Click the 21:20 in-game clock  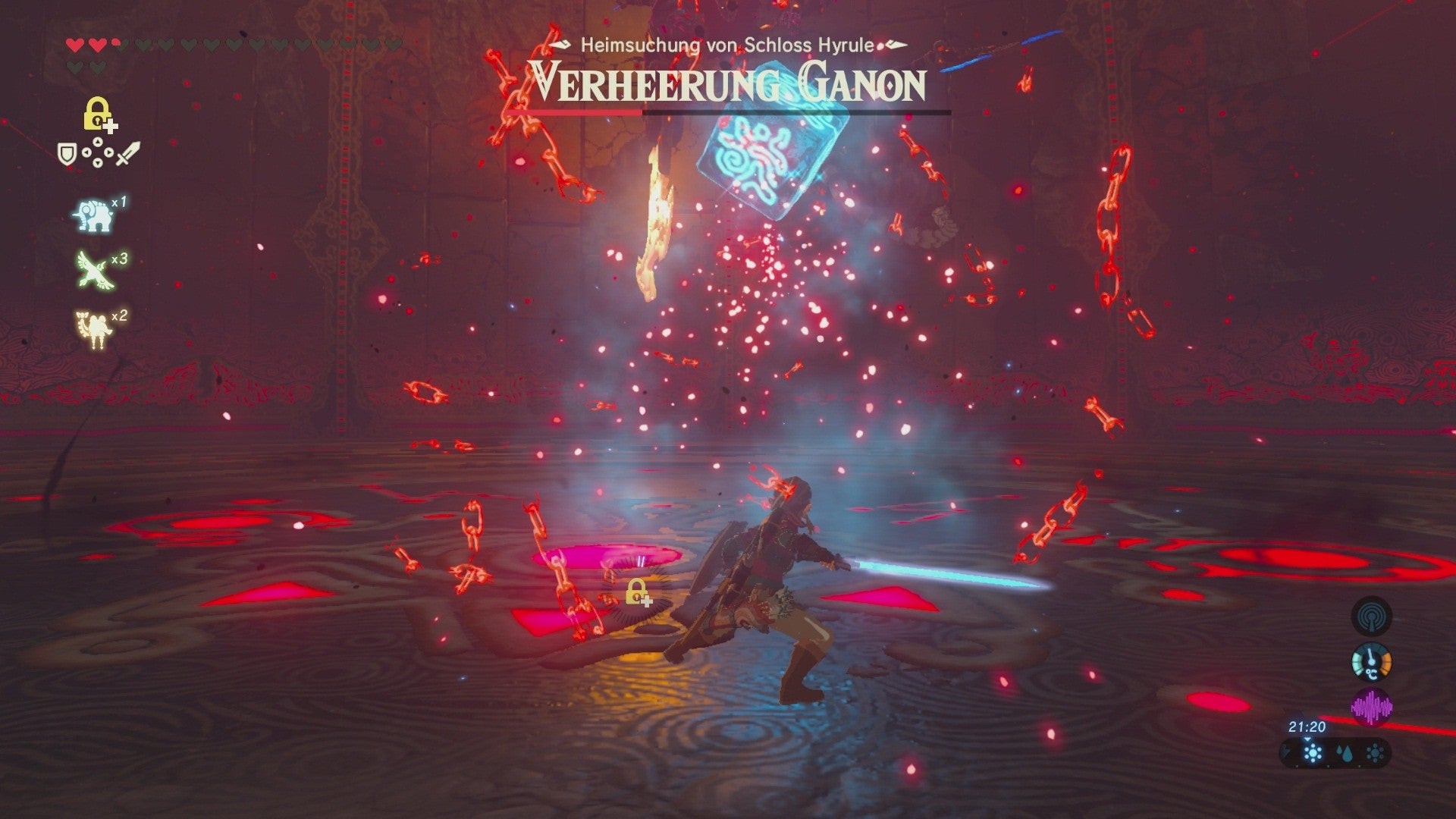(1307, 726)
